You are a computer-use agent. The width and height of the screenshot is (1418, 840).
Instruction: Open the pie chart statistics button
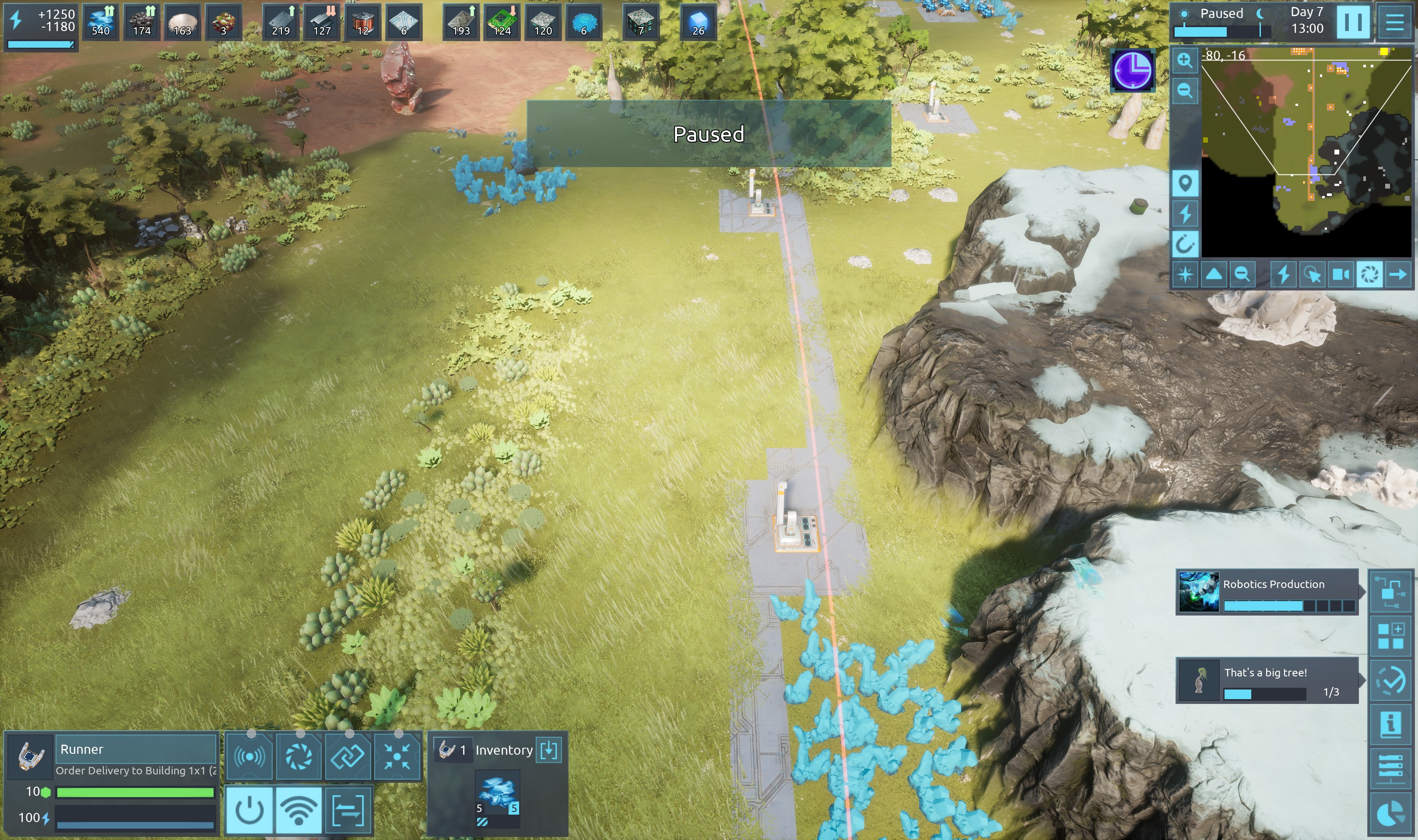pyautogui.click(x=1391, y=814)
